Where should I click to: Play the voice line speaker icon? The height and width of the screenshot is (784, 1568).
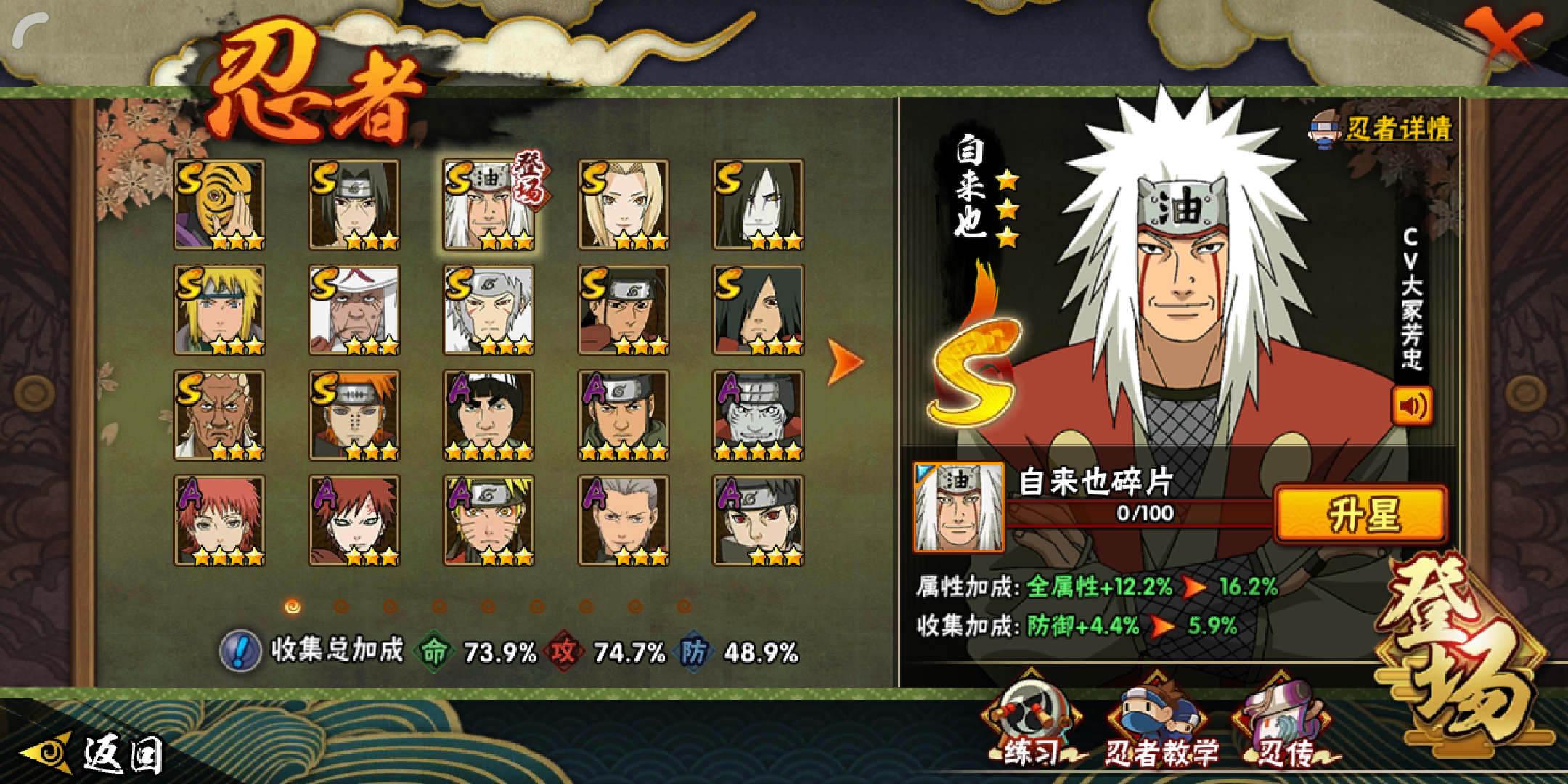coord(1412,406)
